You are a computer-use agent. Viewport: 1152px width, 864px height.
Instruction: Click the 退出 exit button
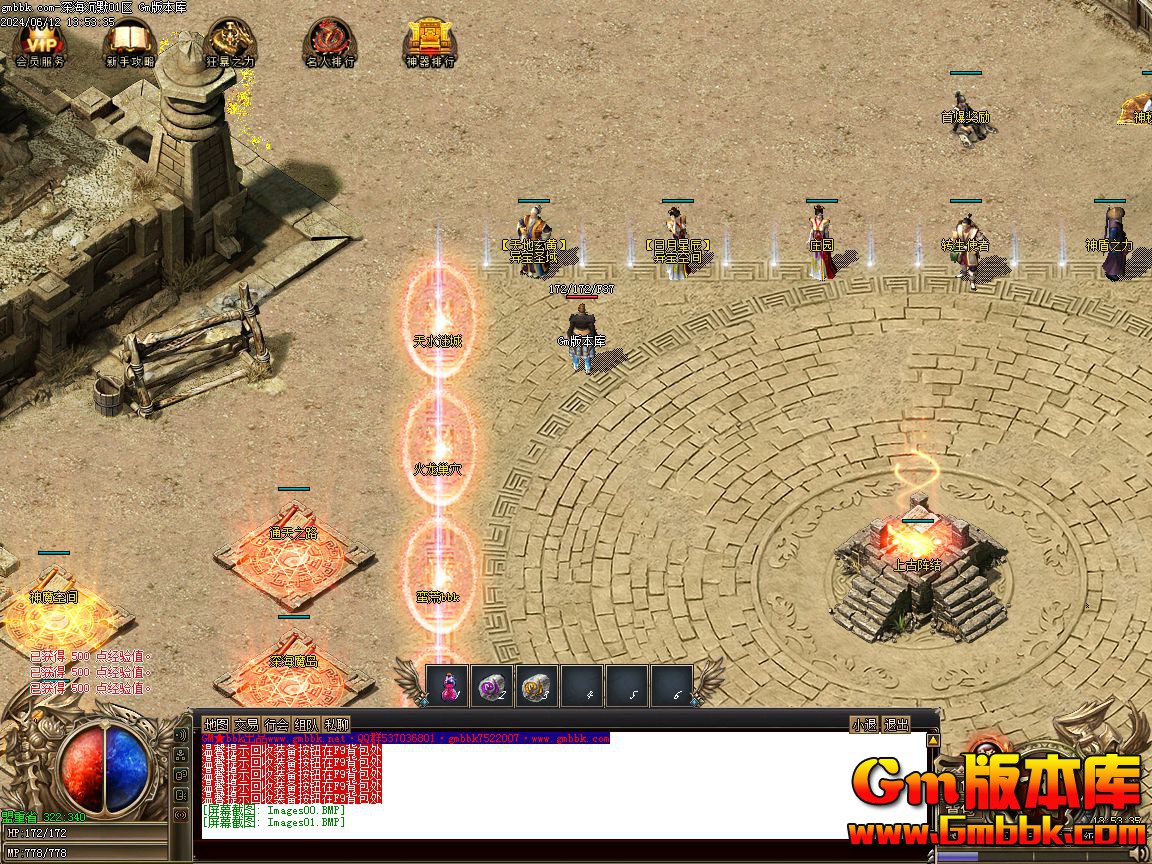tap(897, 725)
